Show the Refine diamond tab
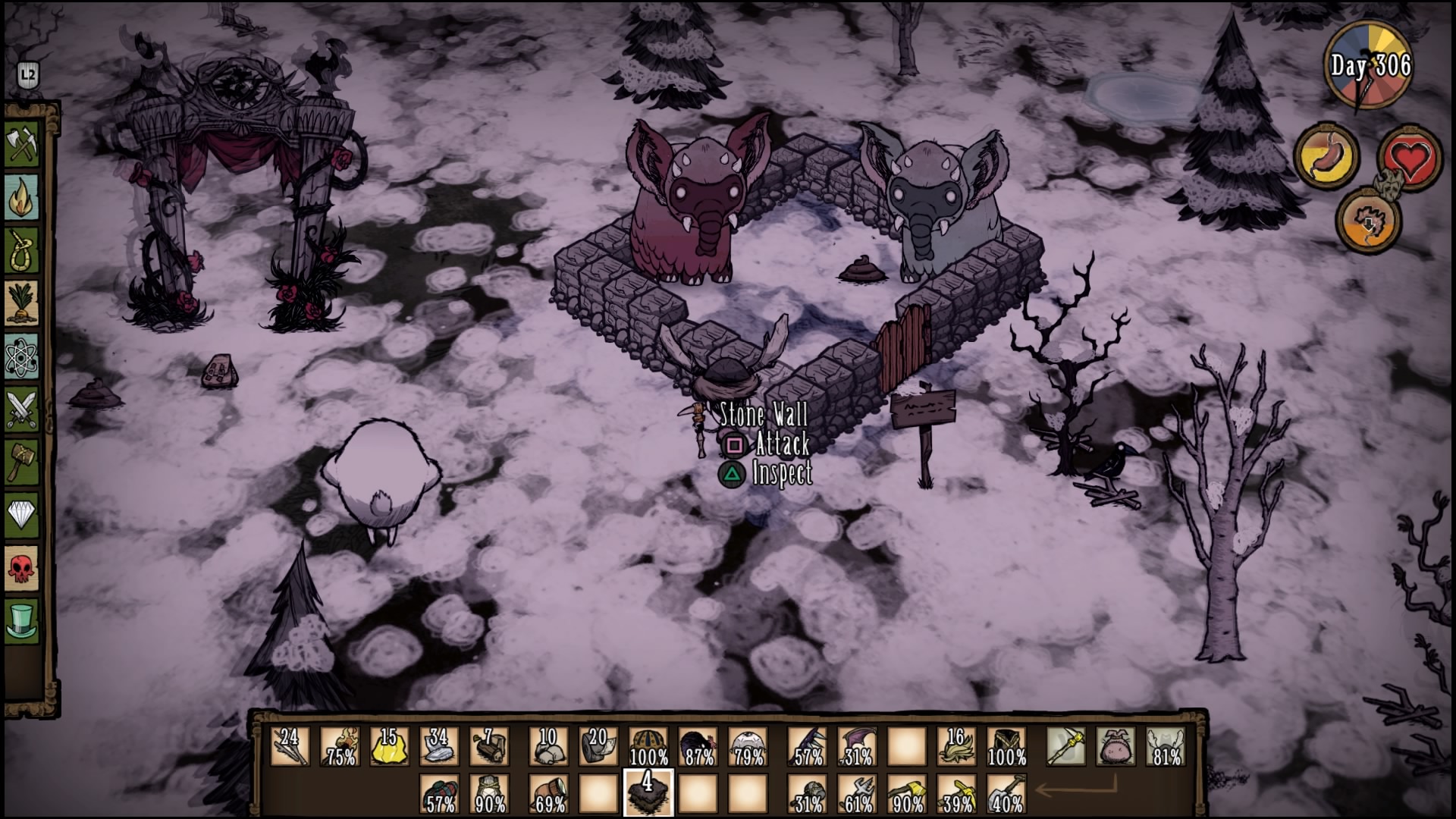The height and width of the screenshot is (819, 1456). tap(22, 516)
